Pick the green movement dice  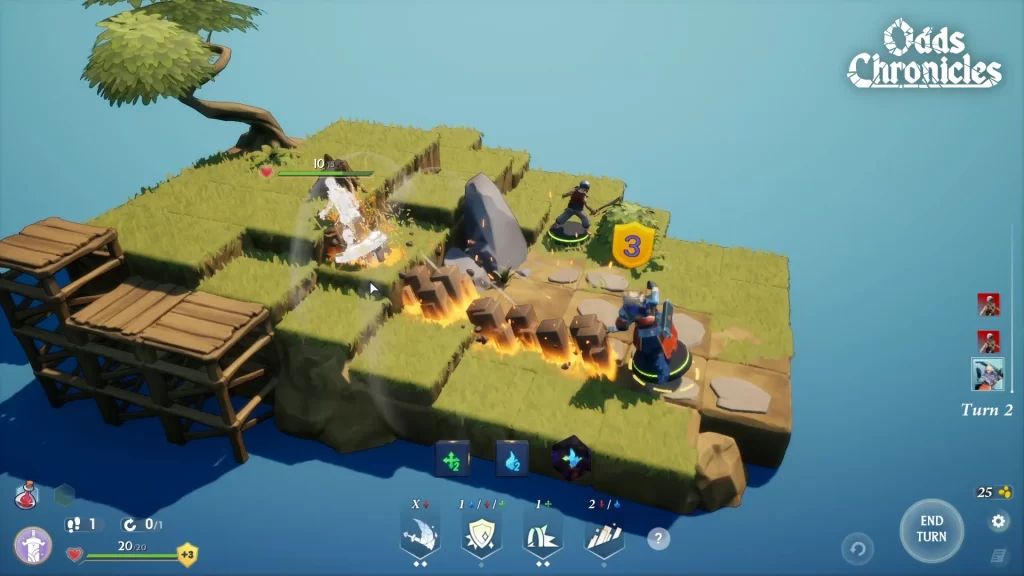(452, 458)
